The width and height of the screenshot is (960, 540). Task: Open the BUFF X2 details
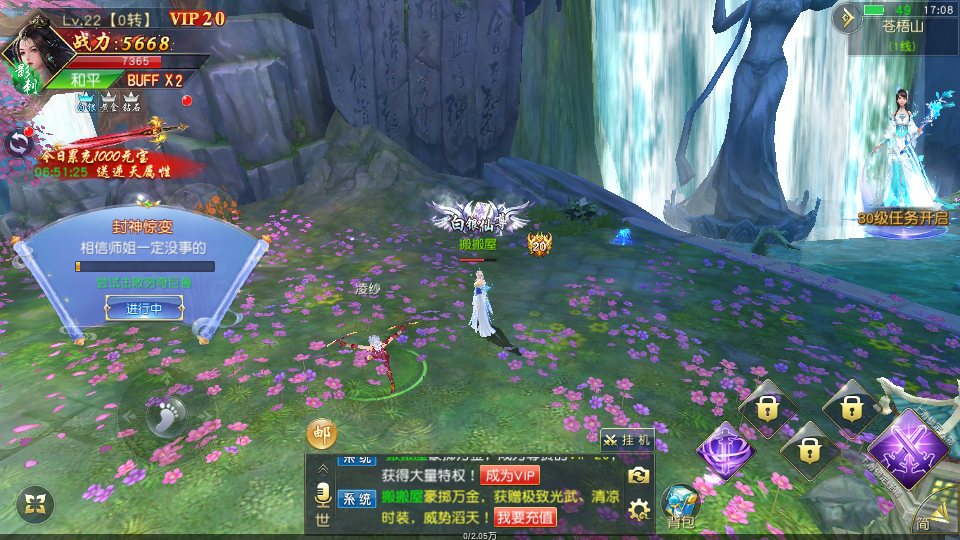click(x=154, y=80)
